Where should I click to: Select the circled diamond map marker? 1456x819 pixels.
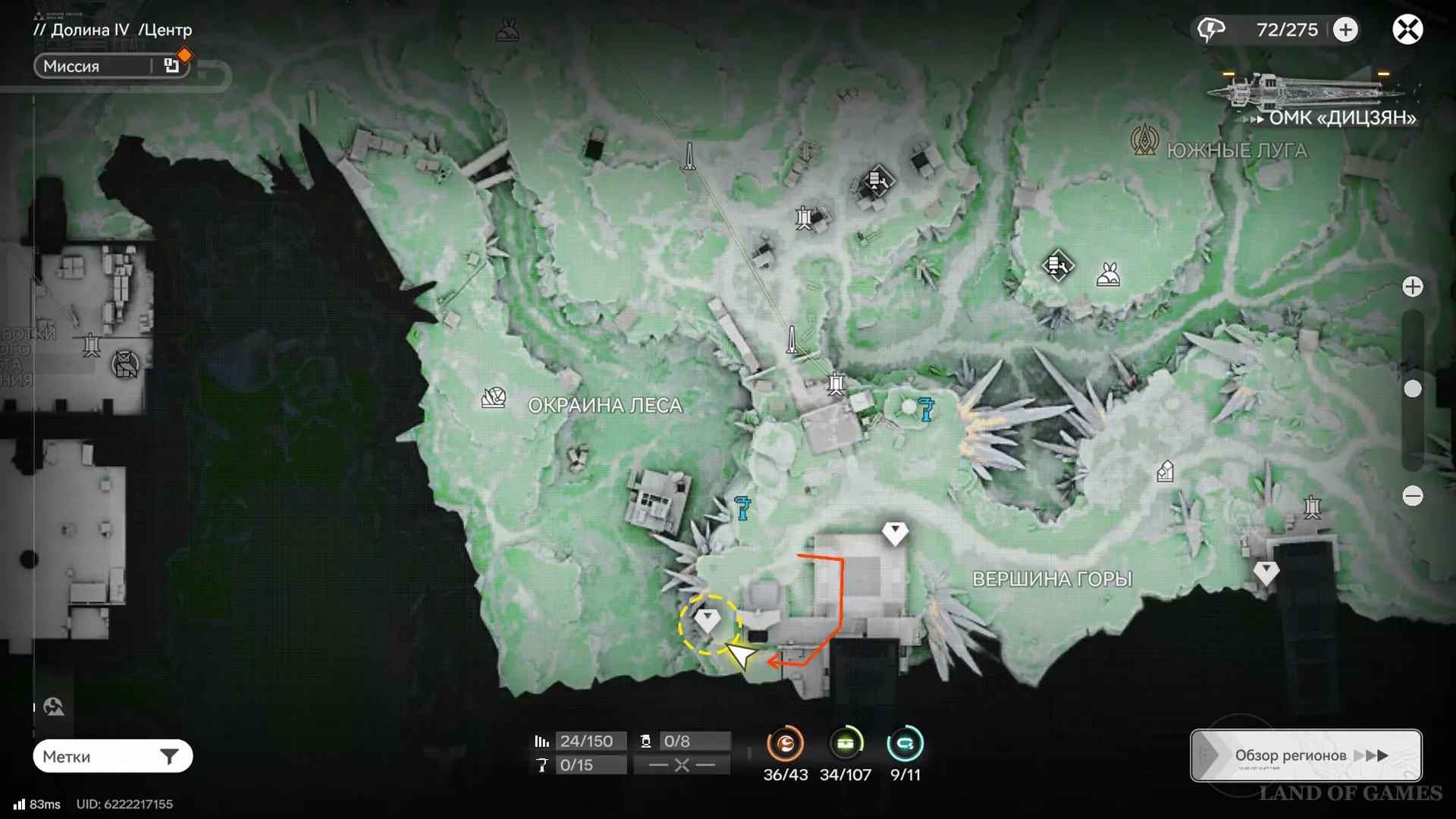708,622
